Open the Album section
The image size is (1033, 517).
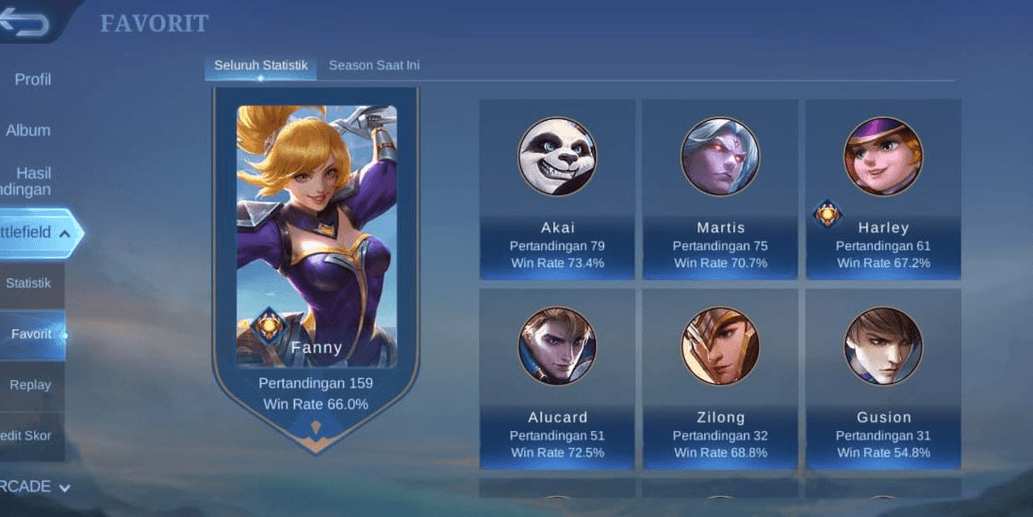[28, 131]
